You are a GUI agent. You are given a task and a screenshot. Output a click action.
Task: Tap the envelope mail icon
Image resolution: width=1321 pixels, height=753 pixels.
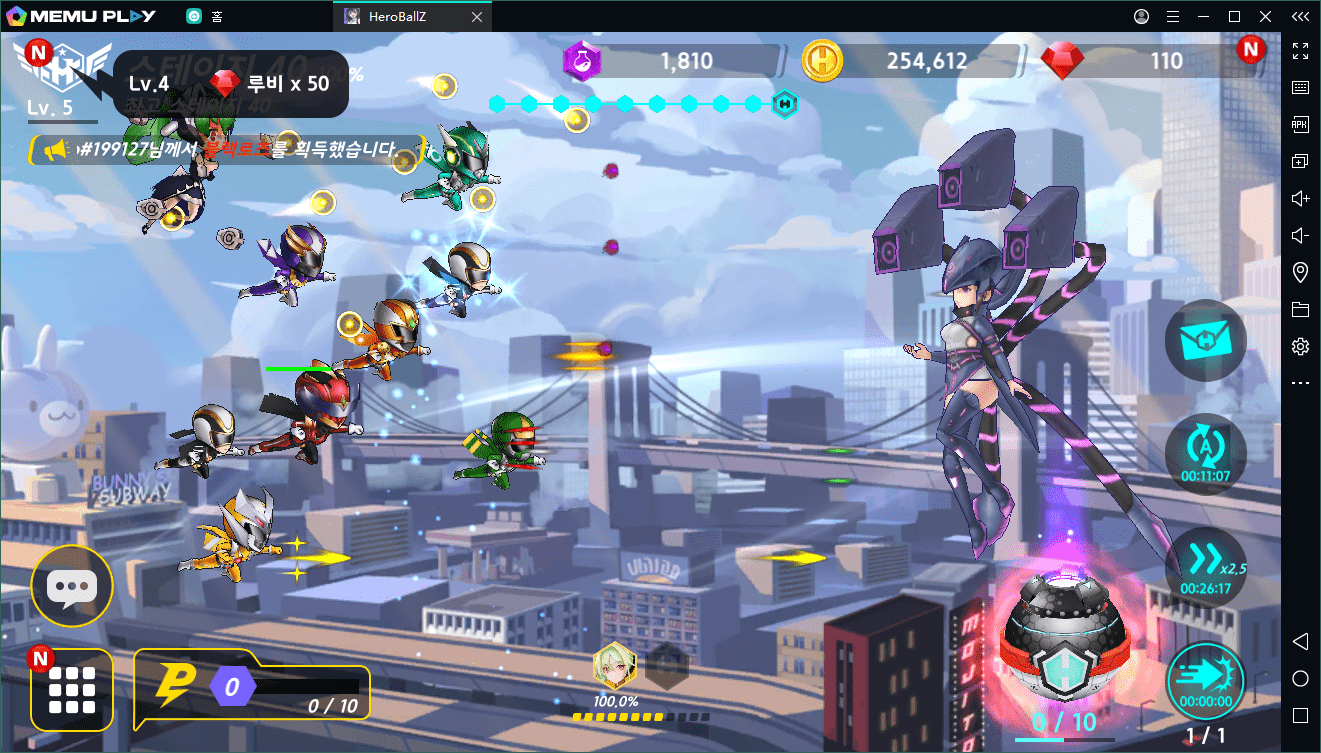coord(1206,341)
